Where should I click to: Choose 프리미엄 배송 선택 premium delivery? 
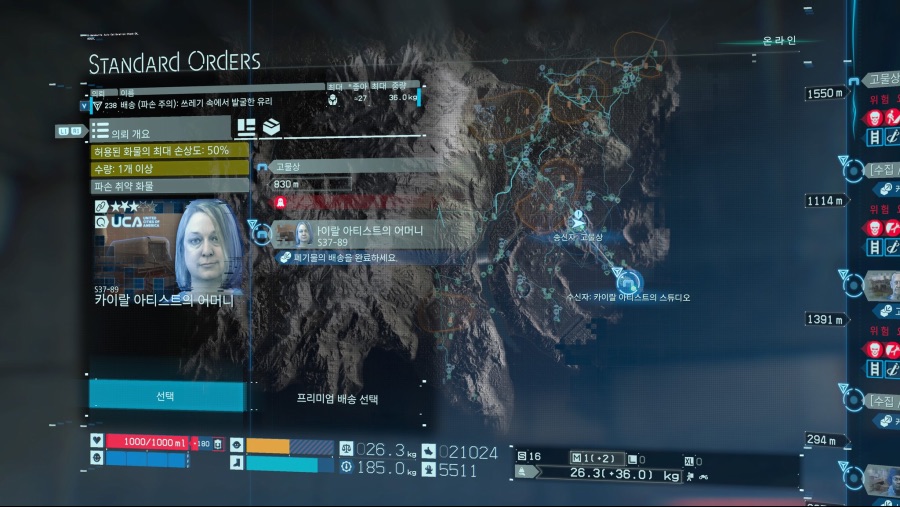pos(338,398)
